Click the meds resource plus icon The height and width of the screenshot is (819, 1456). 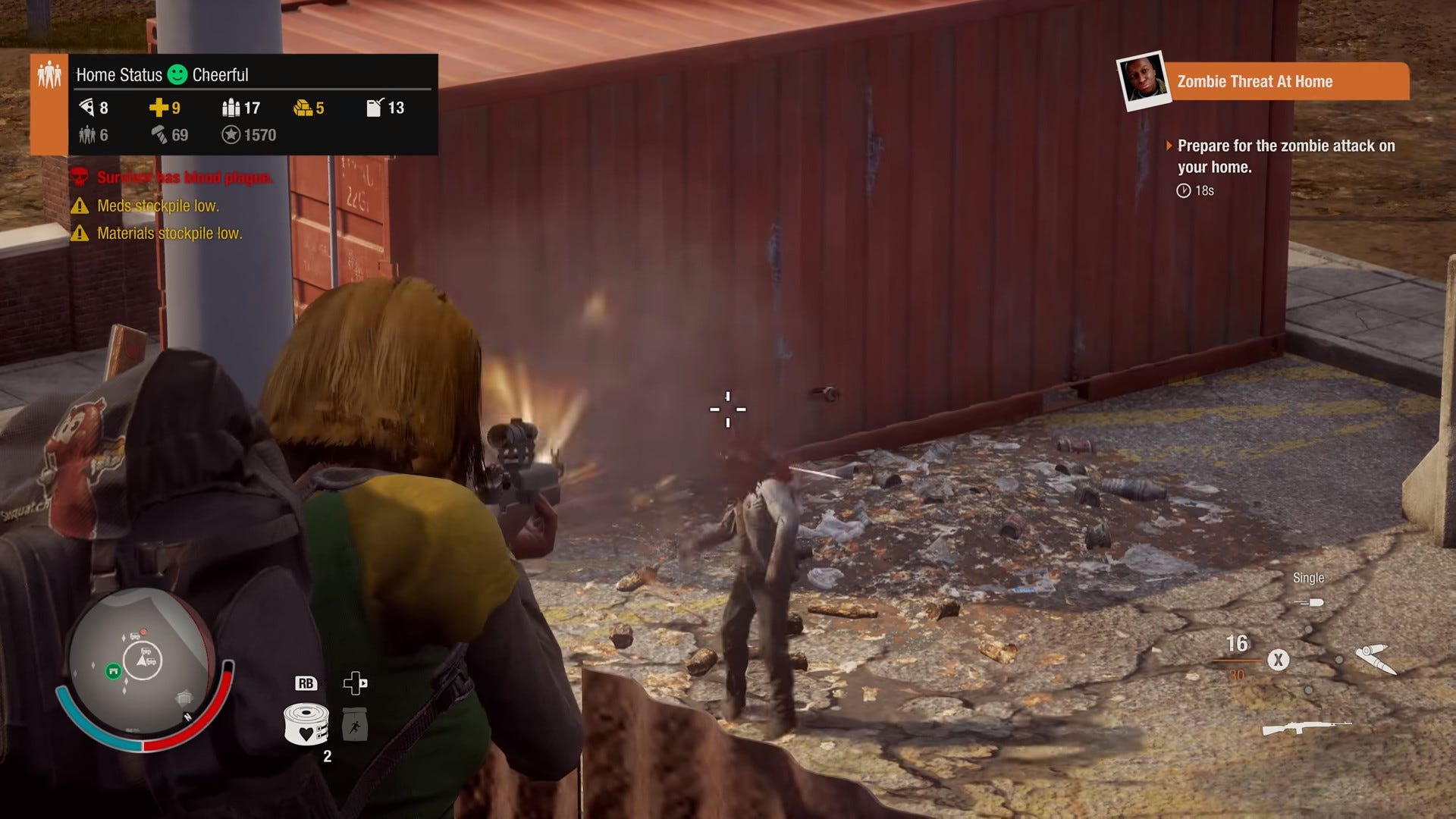[x=158, y=108]
